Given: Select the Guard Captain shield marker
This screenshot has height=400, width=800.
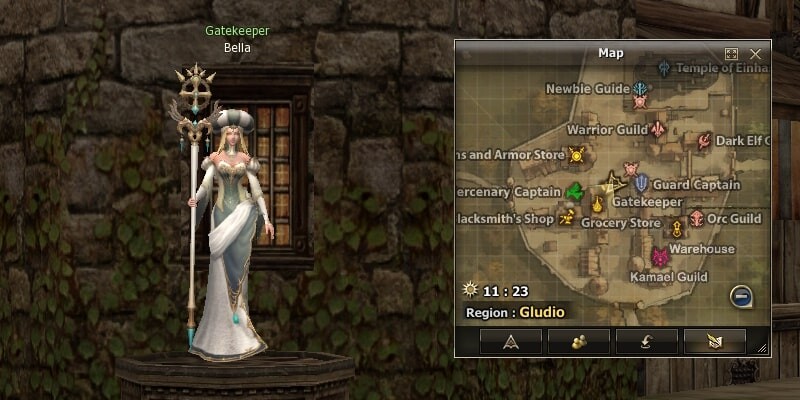Looking at the screenshot, I should tap(641, 184).
